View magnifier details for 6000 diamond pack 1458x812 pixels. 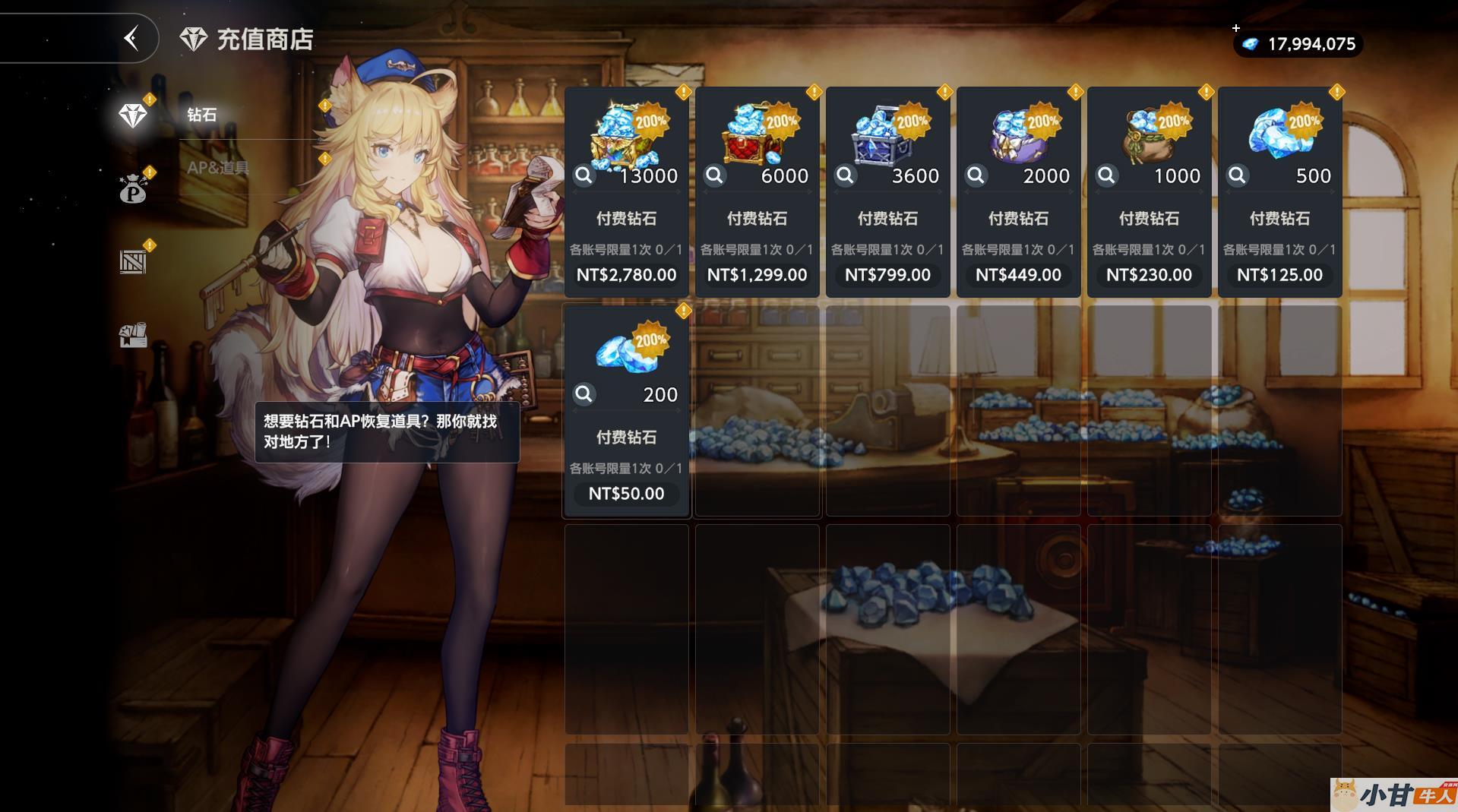pyautogui.click(x=714, y=176)
